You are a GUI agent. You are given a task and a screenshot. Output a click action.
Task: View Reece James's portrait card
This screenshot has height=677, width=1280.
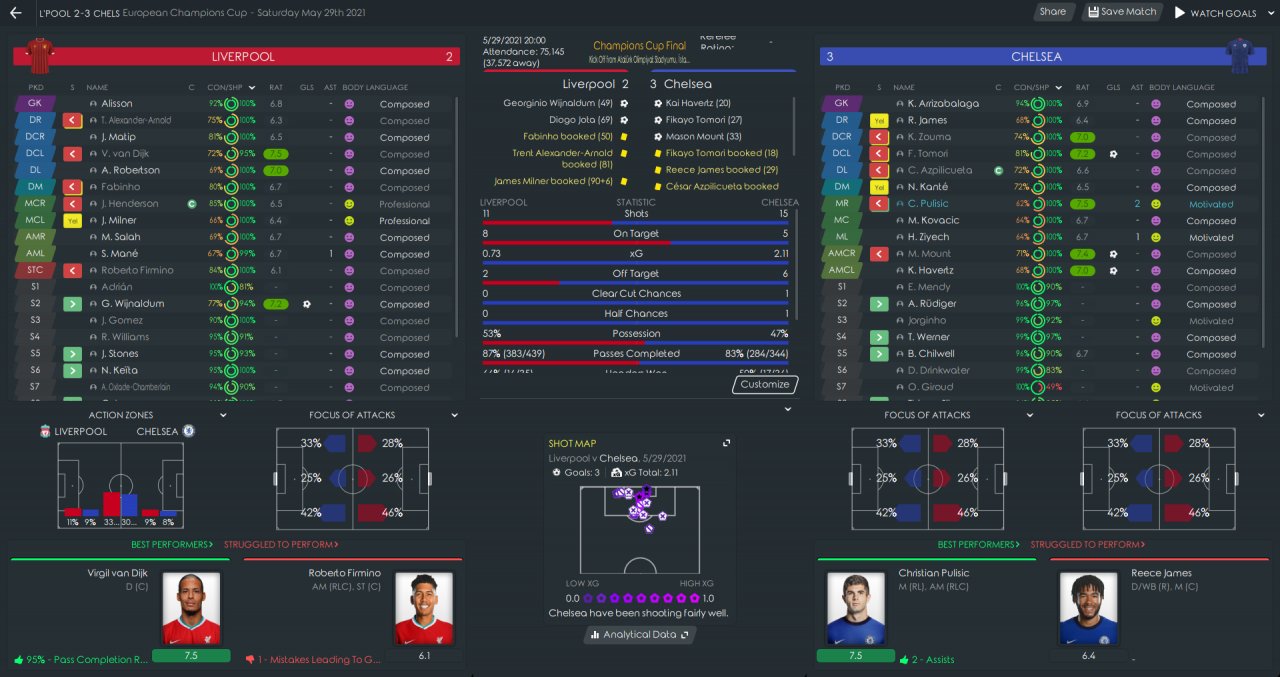pyautogui.click(x=1088, y=608)
